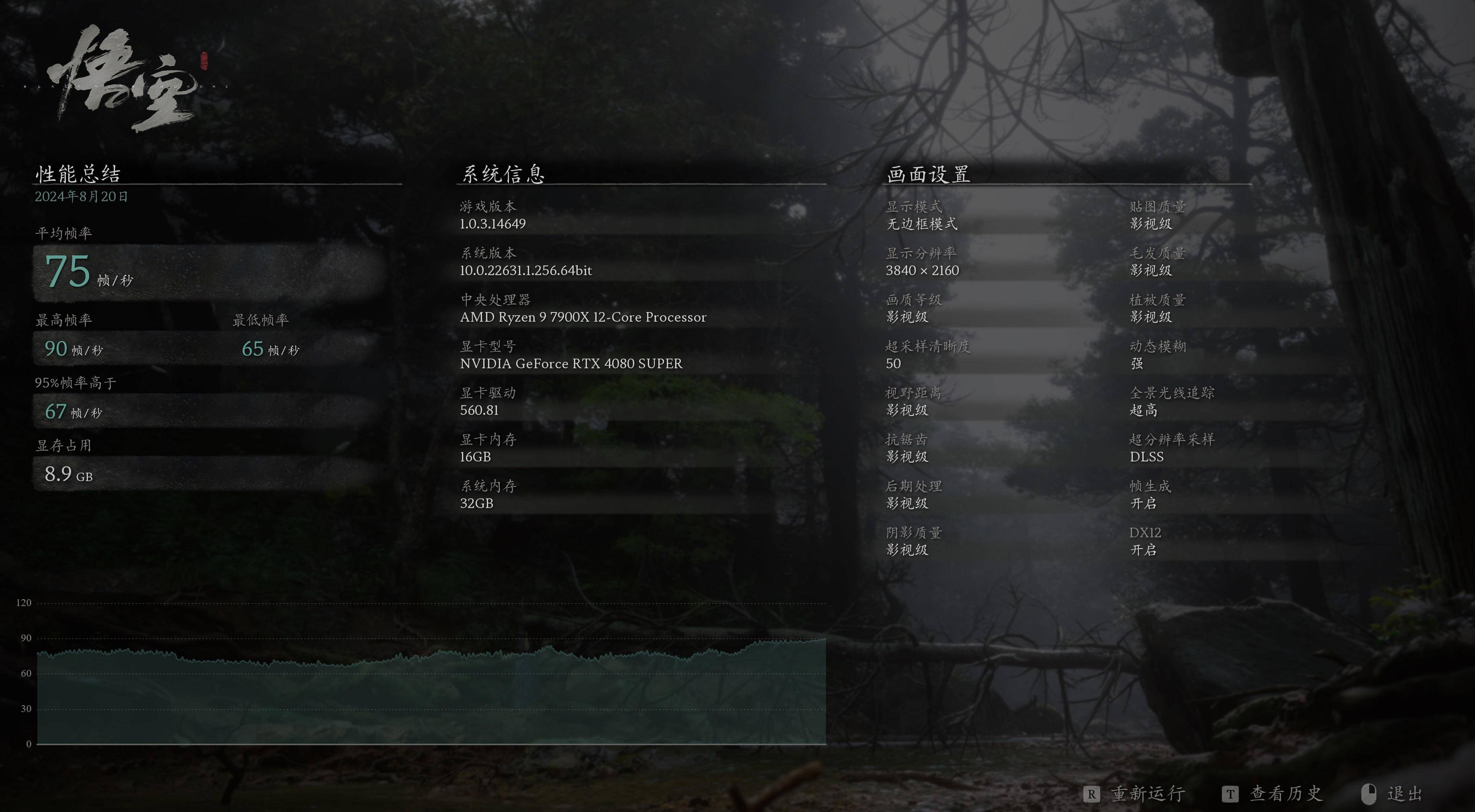Open 查看历史 benchmark history

(x=1285, y=794)
